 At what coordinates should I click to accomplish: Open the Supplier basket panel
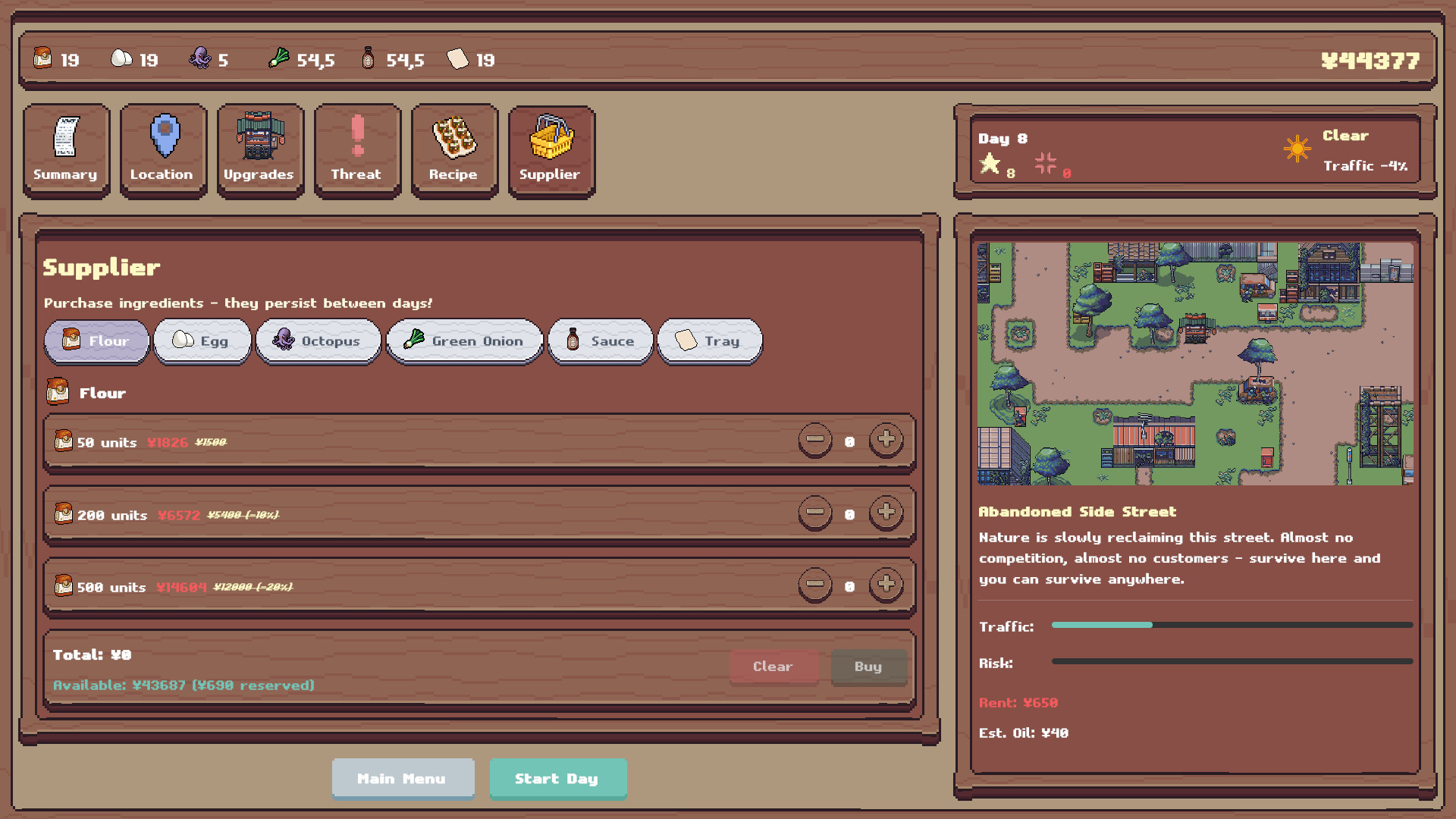[551, 149]
